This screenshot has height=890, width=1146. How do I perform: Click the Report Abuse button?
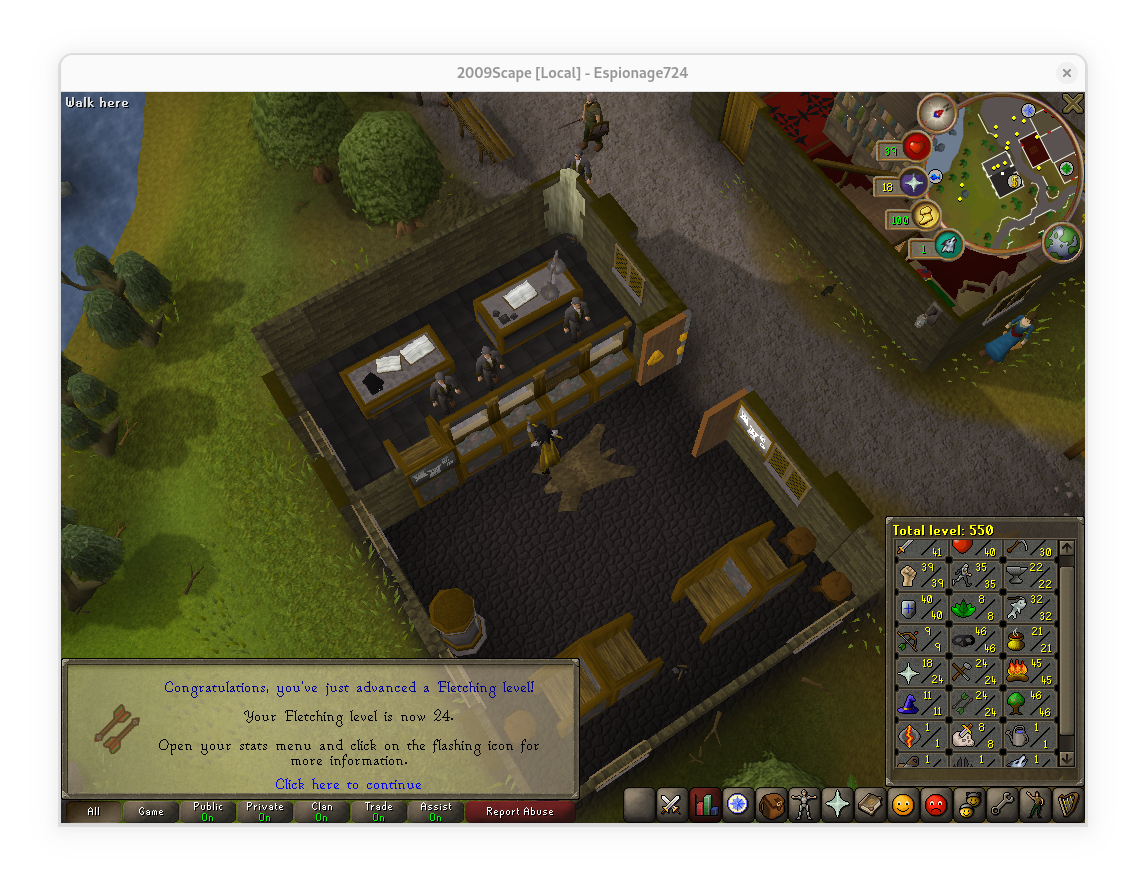[x=519, y=812]
